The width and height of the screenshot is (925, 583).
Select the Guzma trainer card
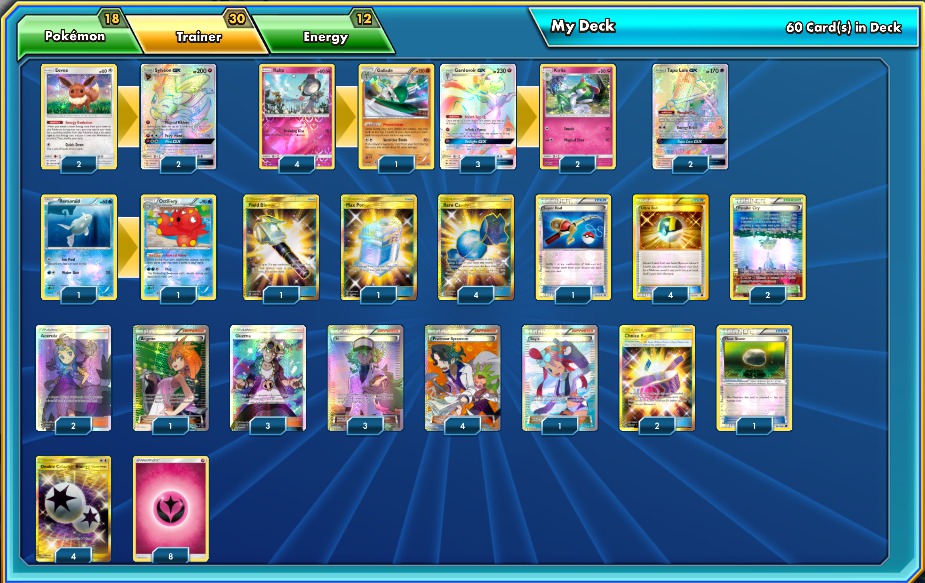[x=268, y=375]
